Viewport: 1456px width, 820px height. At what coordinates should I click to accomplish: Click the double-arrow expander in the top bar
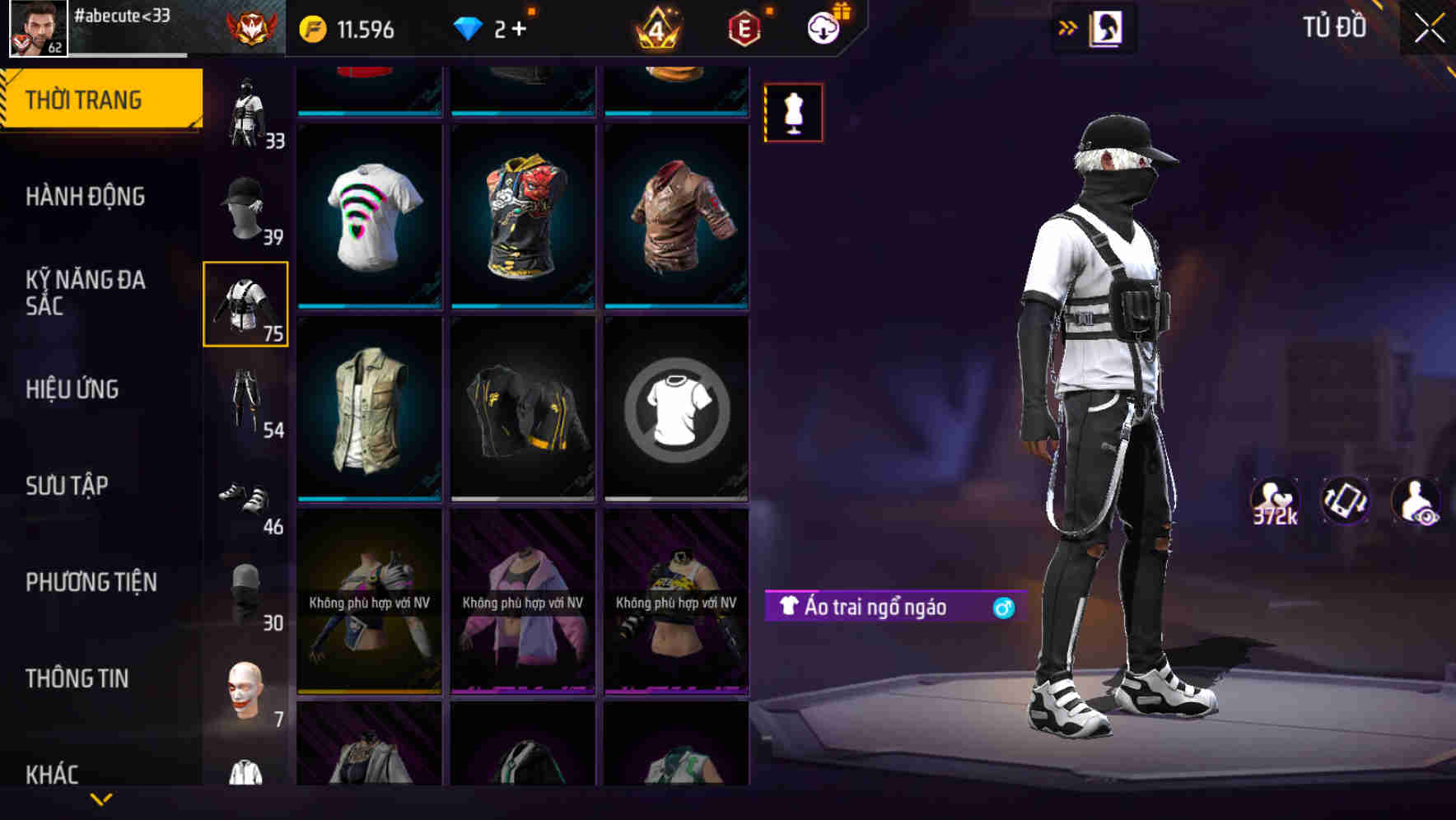click(1068, 27)
